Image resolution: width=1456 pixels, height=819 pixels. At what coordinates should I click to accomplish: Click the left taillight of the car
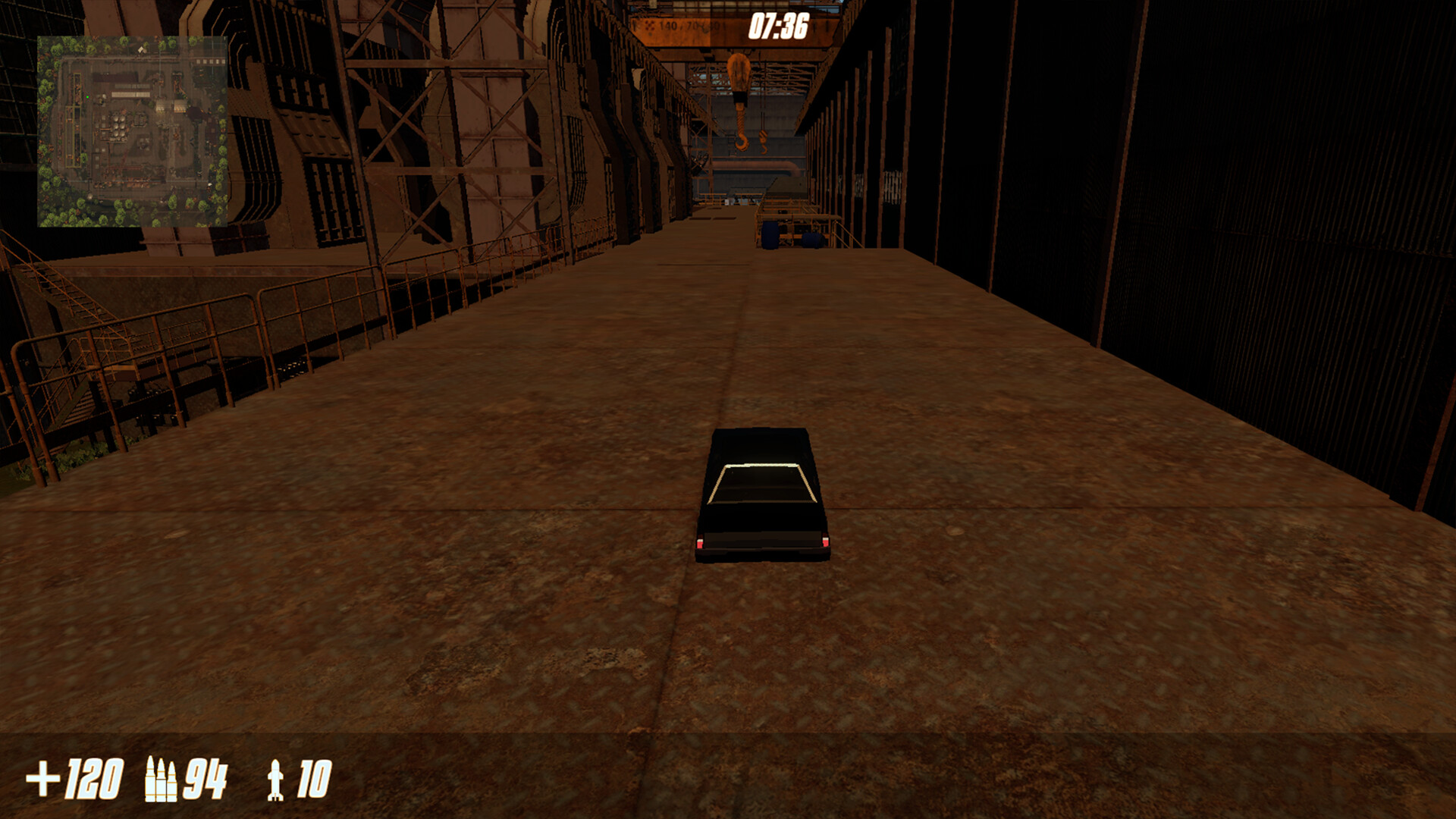pyautogui.click(x=698, y=540)
